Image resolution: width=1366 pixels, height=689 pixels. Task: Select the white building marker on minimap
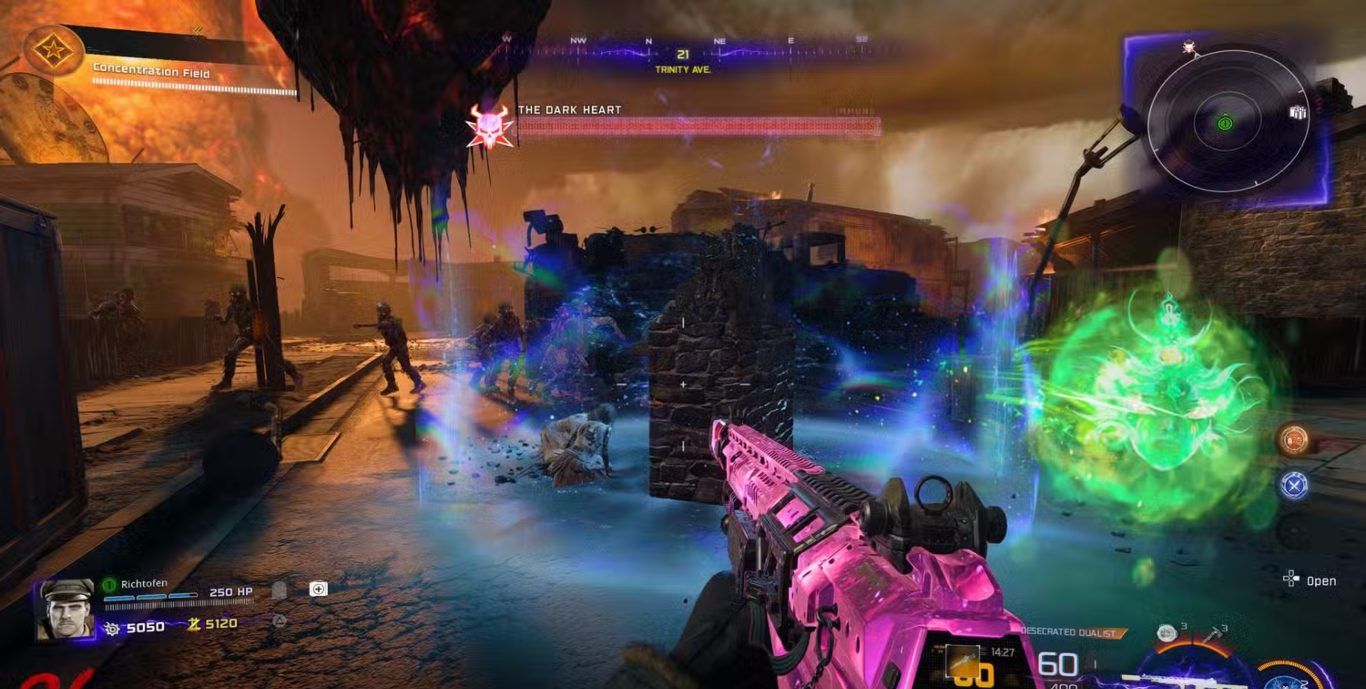[1298, 112]
